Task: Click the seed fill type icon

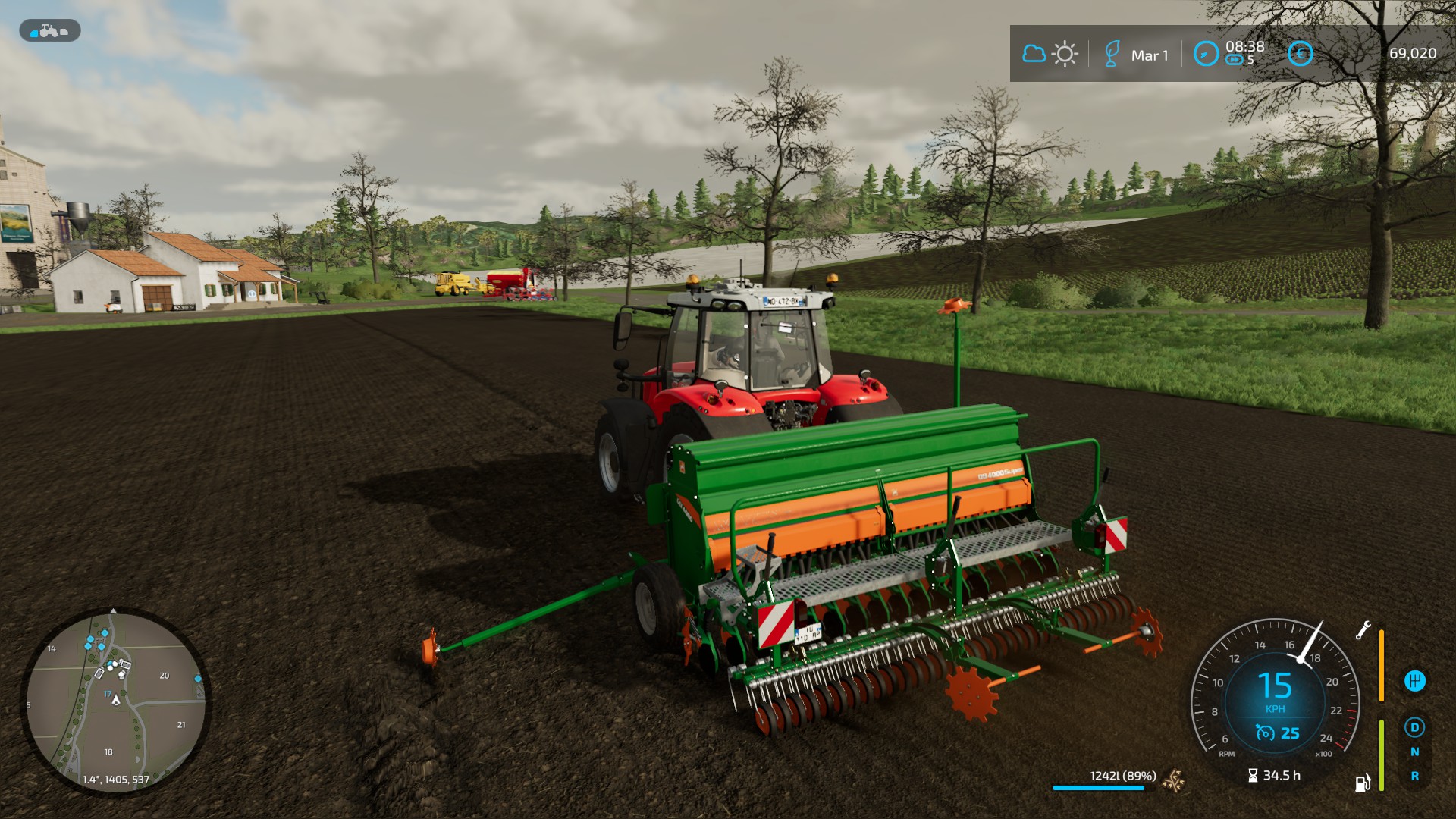Action: (1175, 780)
